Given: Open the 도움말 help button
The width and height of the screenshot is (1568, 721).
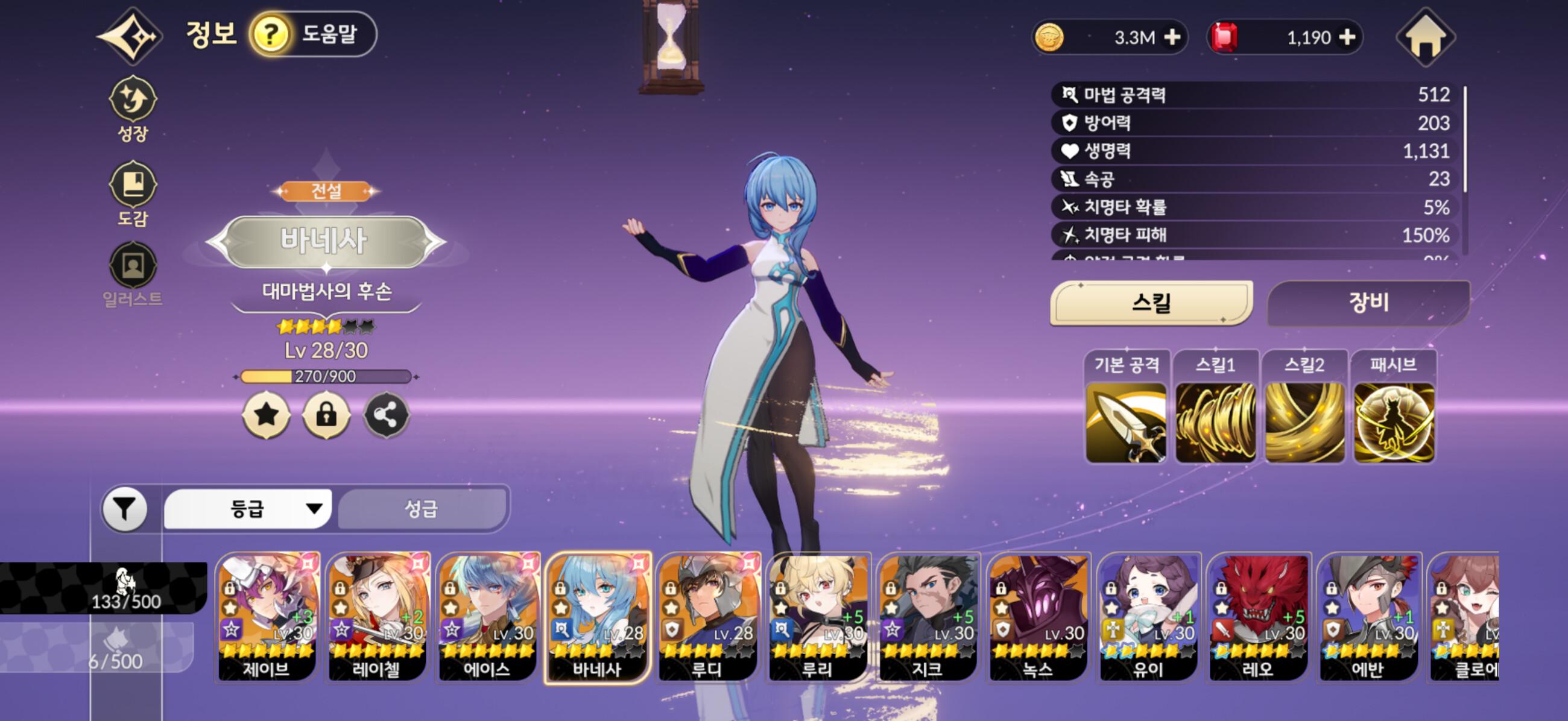Looking at the screenshot, I should (x=313, y=34).
